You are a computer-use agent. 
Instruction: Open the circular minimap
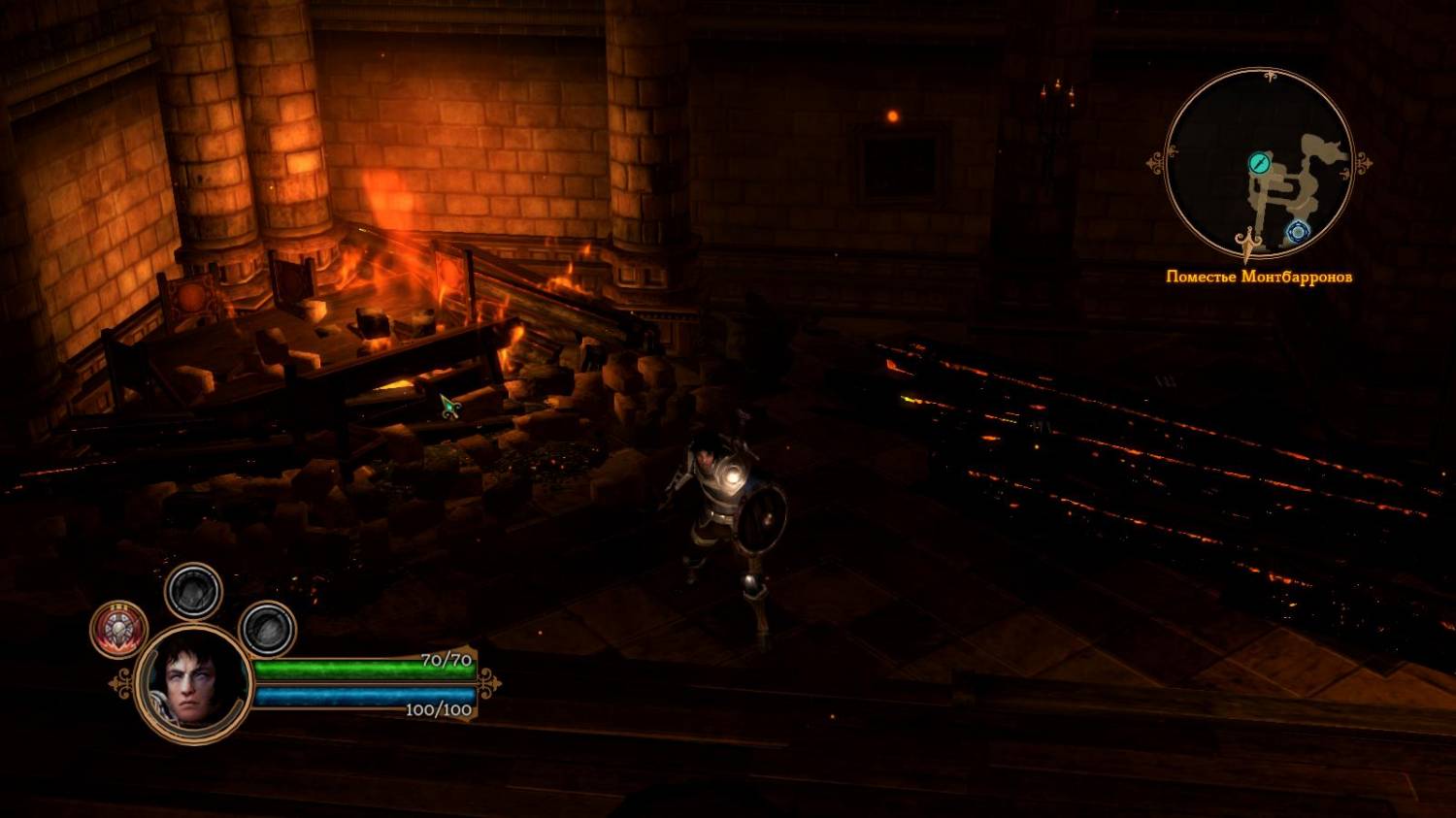click(1258, 163)
